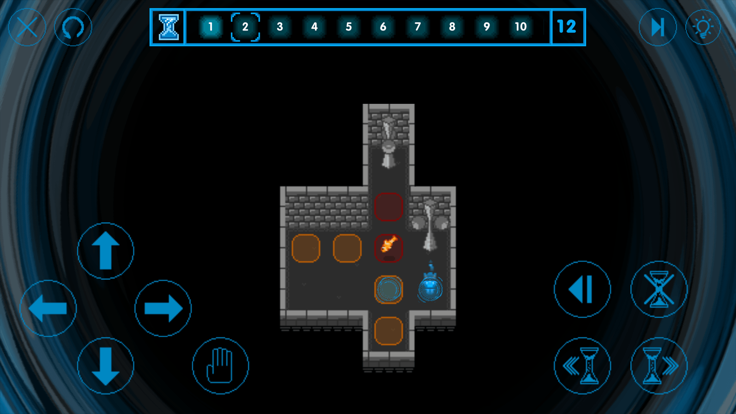Image resolution: width=736 pixels, height=414 pixels.
Task: Click the hourglass icon on the timeline bar
Action: [169, 27]
